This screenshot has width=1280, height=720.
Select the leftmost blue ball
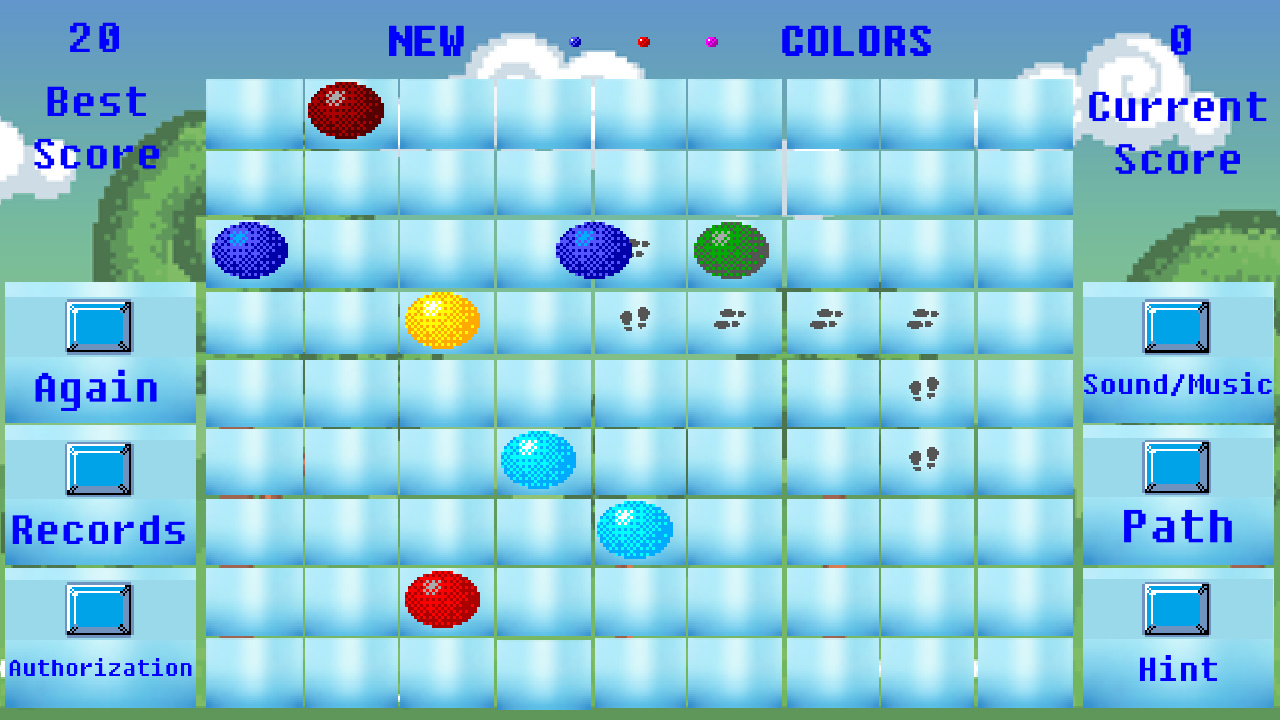pyautogui.click(x=248, y=250)
